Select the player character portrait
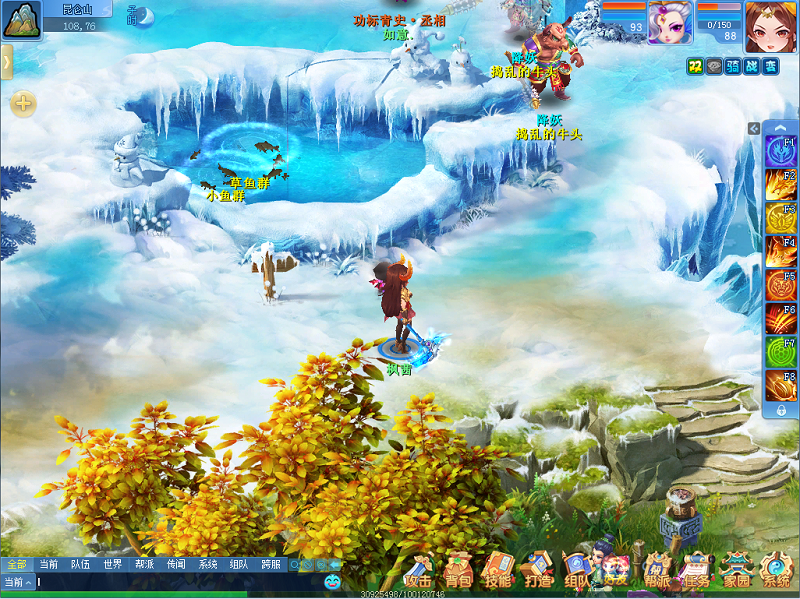 tap(770, 25)
